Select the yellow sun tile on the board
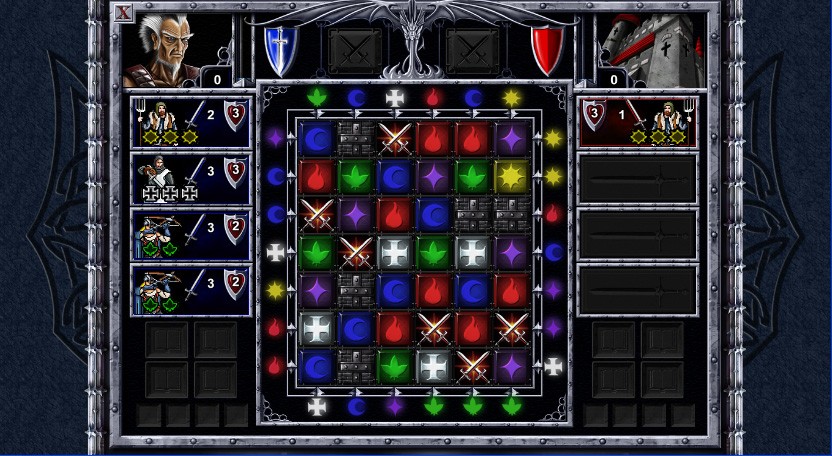The width and height of the screenshot is (832, 456). pyautogui.click(x=512, y=176)
